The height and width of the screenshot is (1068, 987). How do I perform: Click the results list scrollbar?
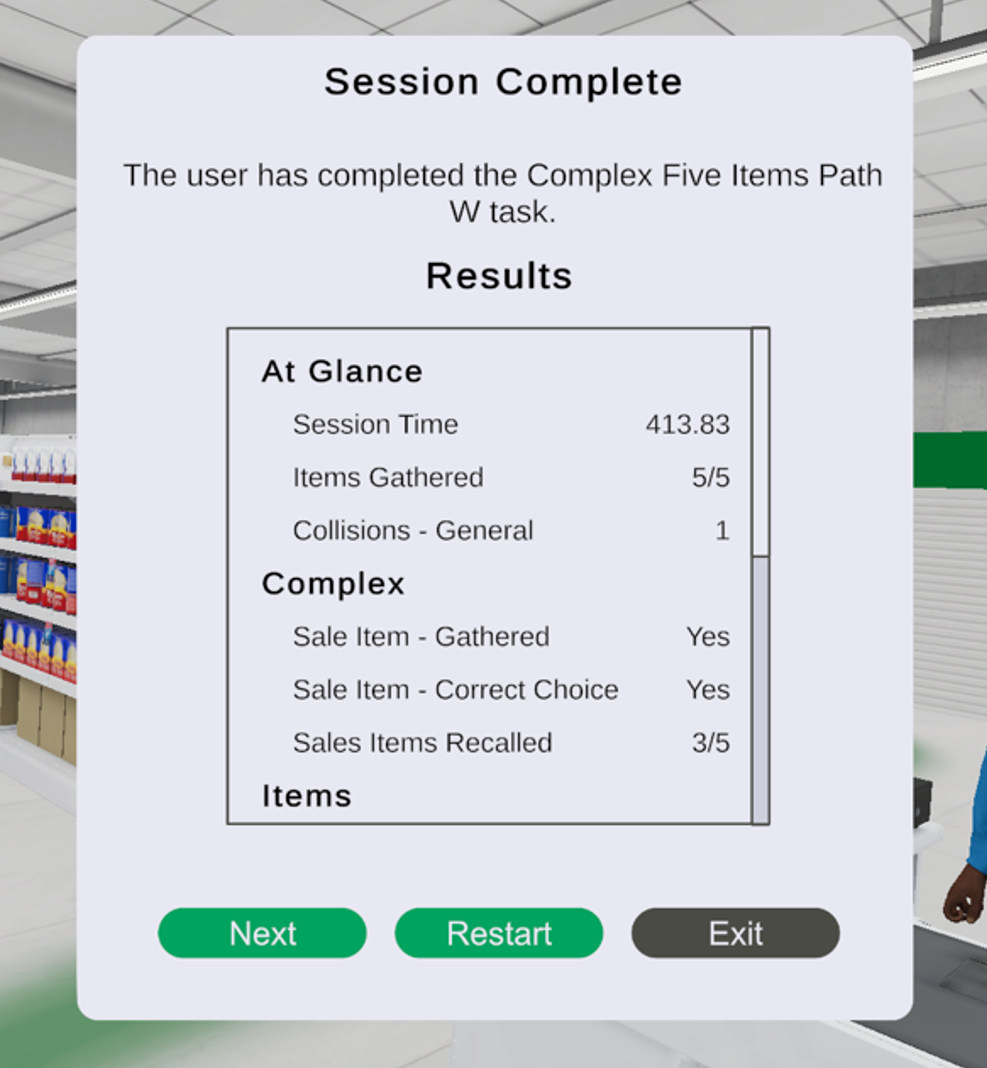pyautogui.click(x=760, y=442)
